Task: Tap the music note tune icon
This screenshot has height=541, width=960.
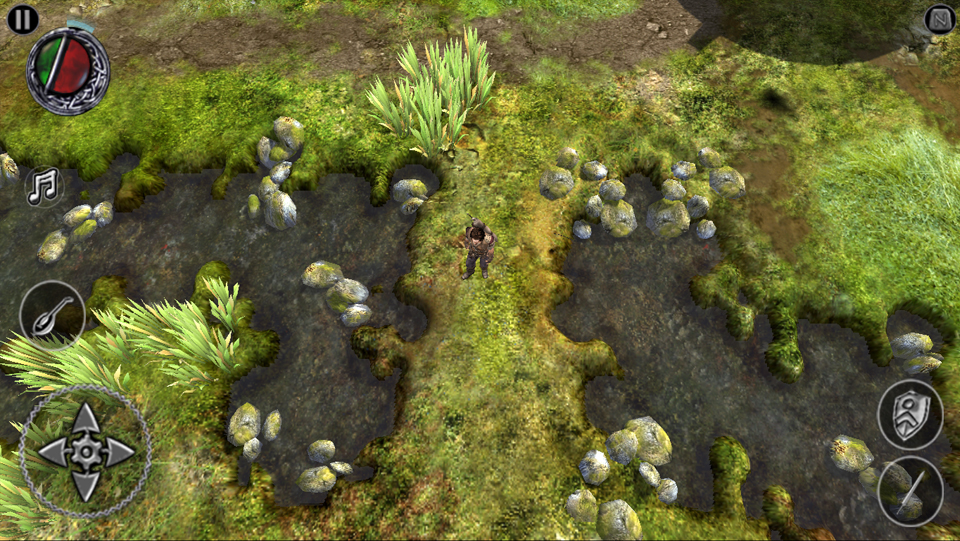Action: tap(43, 186)
